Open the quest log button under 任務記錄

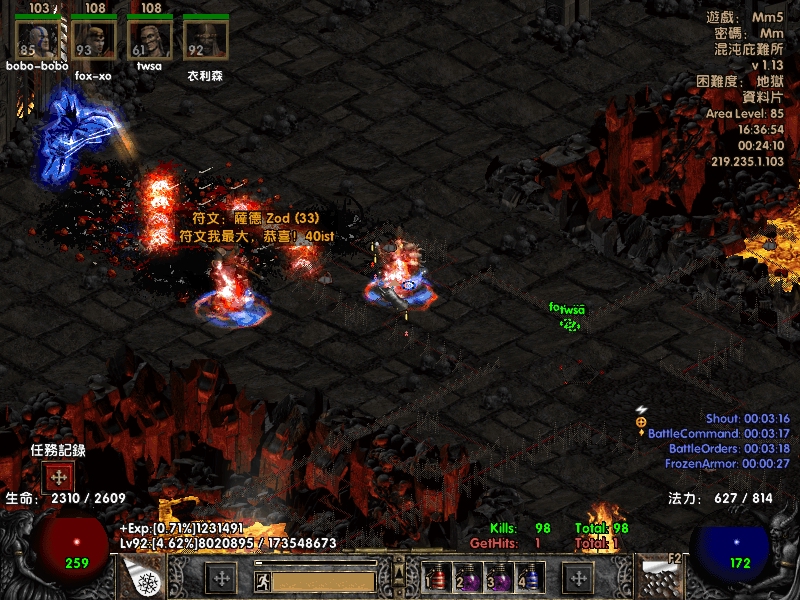click(x=57, y=477)
